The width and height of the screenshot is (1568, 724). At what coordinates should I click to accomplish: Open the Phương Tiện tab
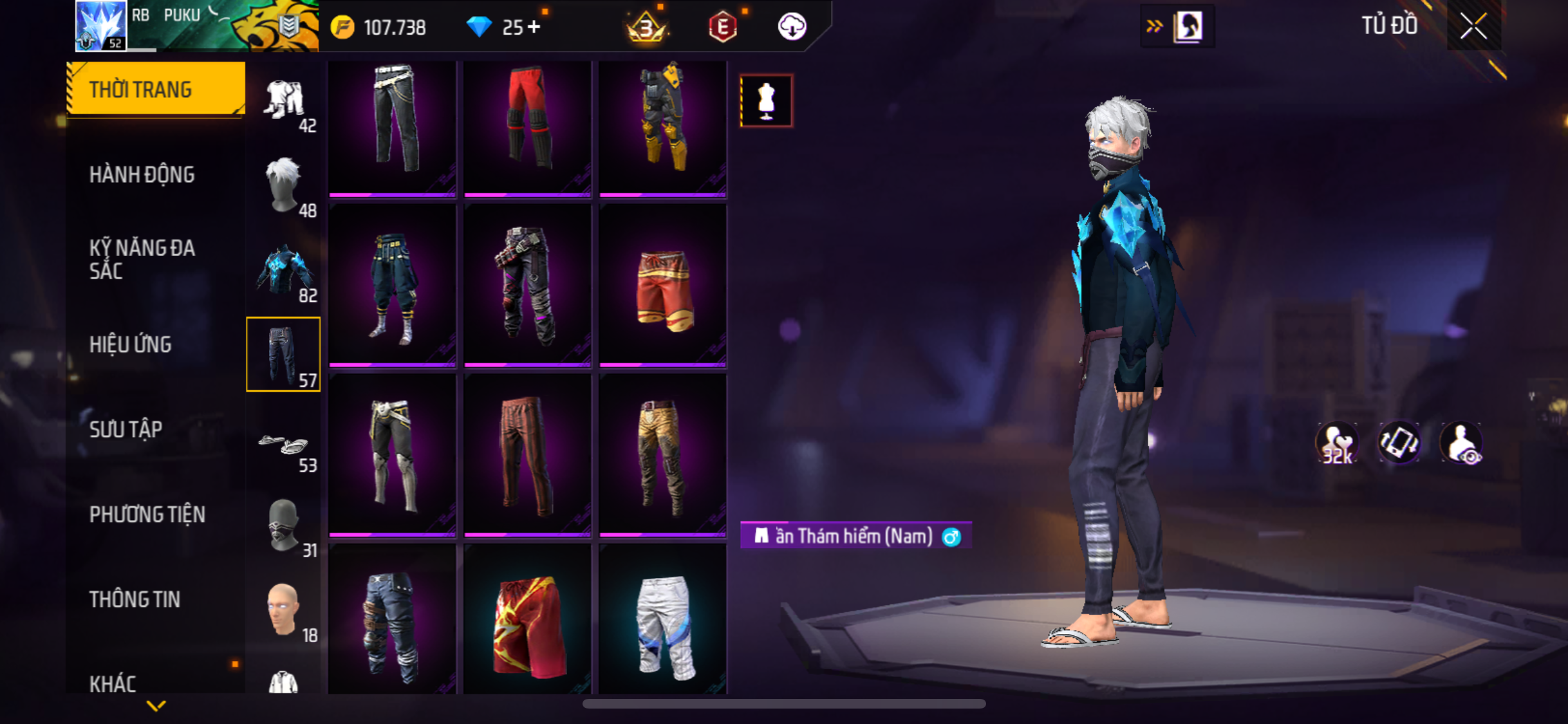point(147,514)
